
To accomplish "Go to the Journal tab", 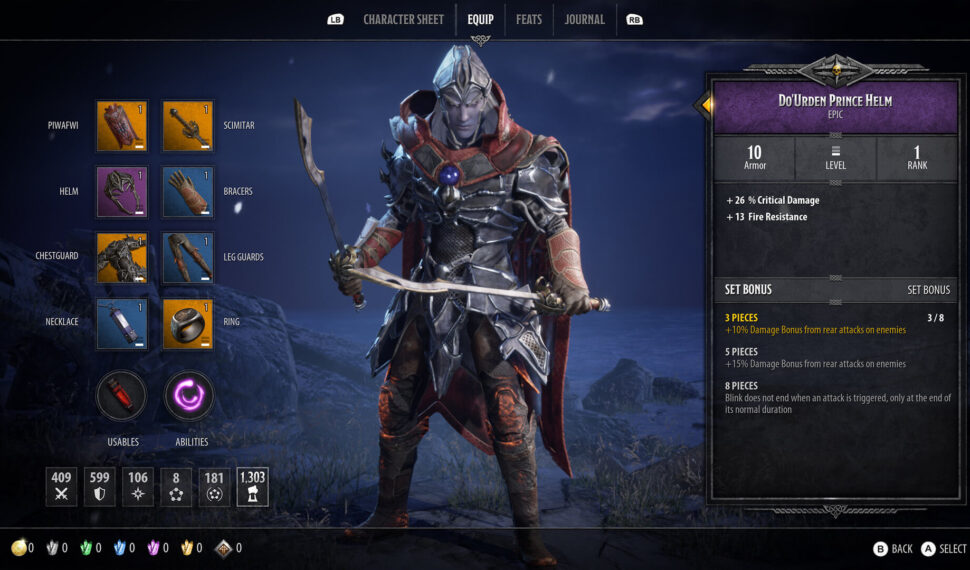I will (584, 19).
